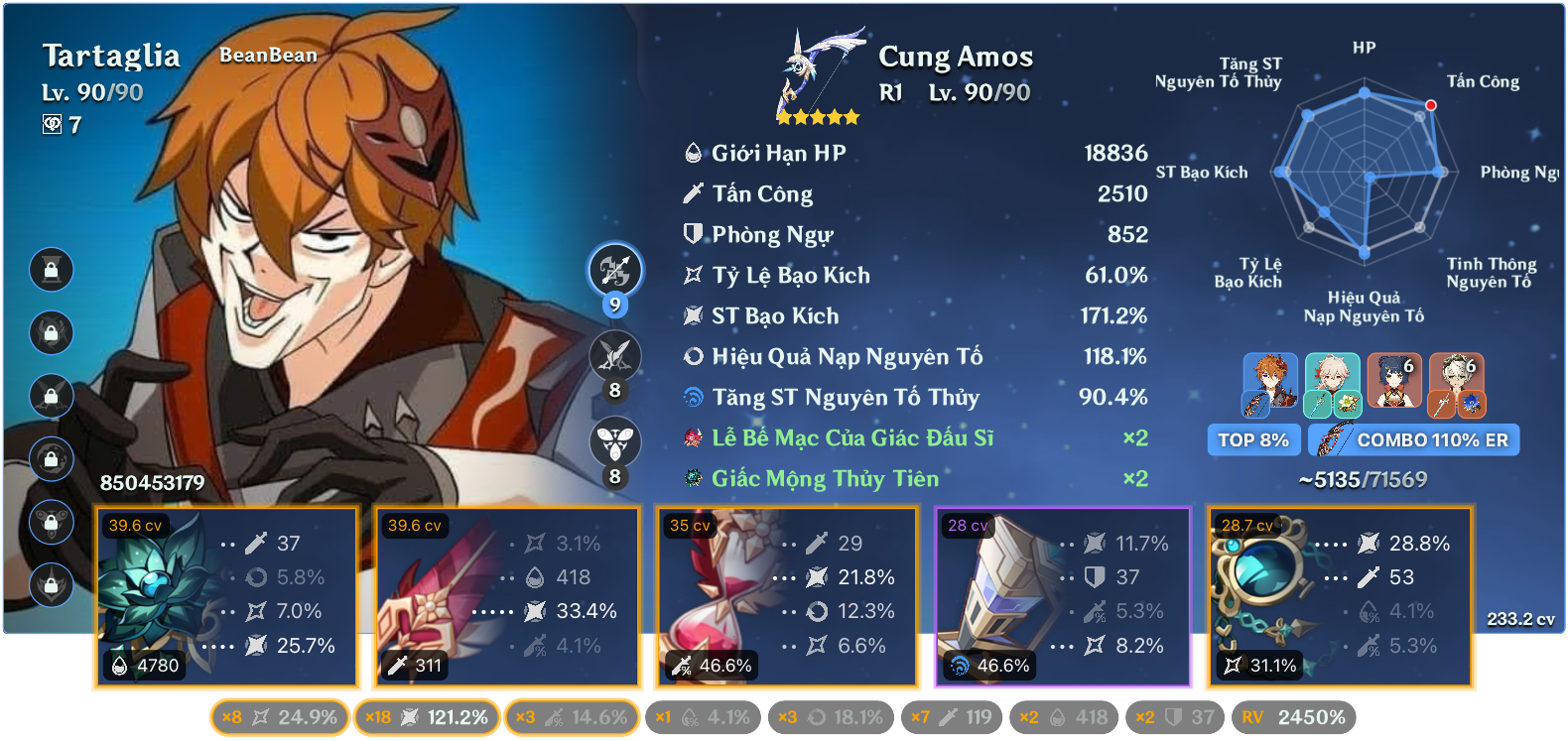1568x741 pixels.
Task: Click the TOP 8% ranking button
Action: [1253, 439]
